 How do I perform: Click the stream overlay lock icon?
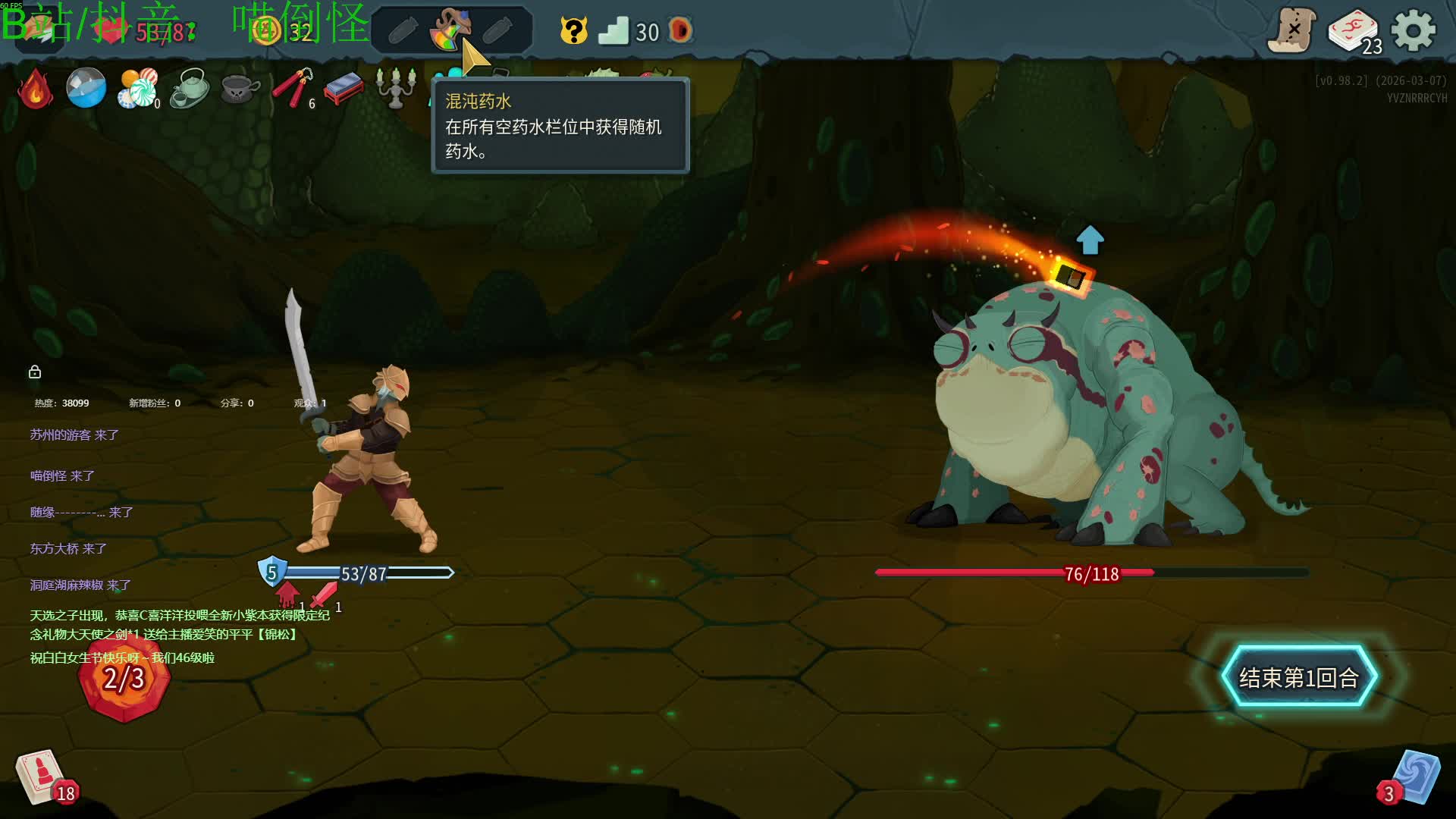pos(35,372)
